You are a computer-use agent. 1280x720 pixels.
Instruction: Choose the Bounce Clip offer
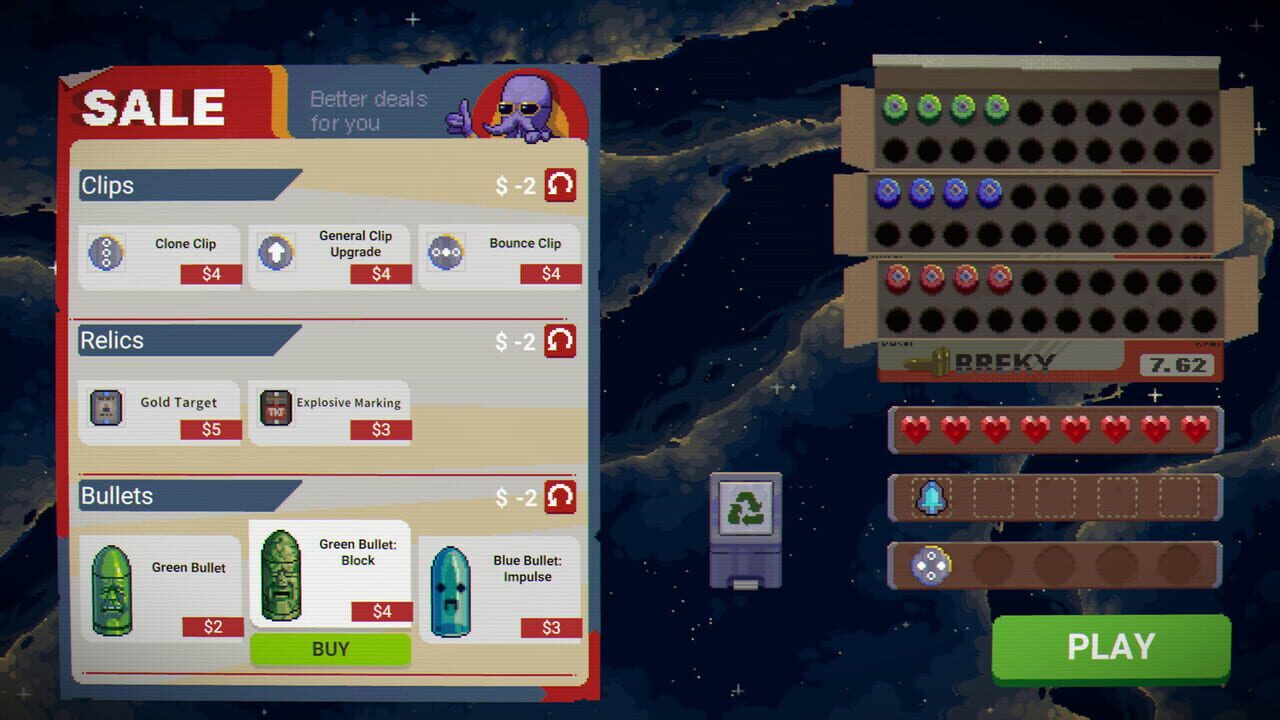tap(500, 256)
